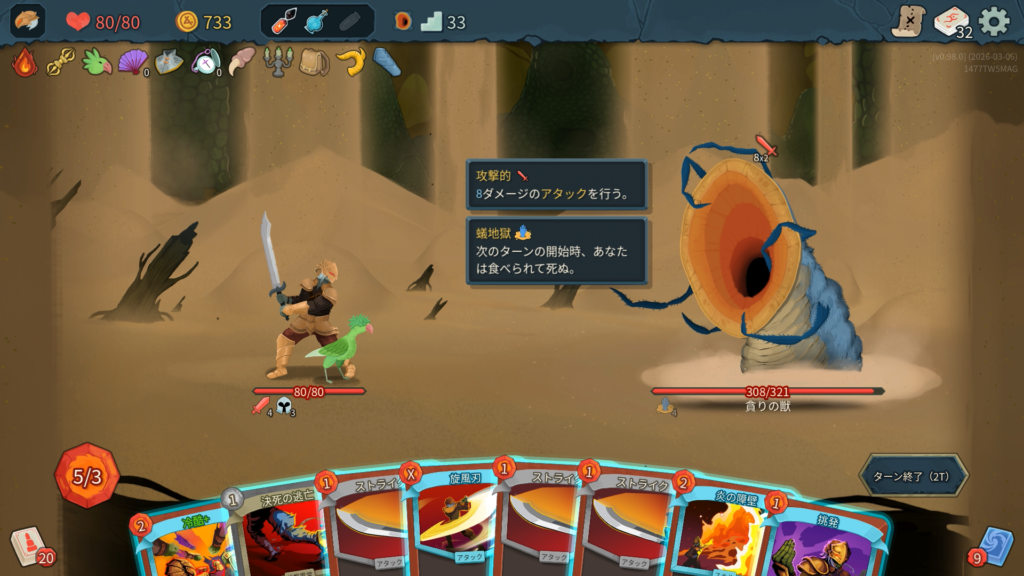The width and height of the screenshot is (1024, 576).
Task: Use the red potion in the potion belt
Action: coord(285,21)
